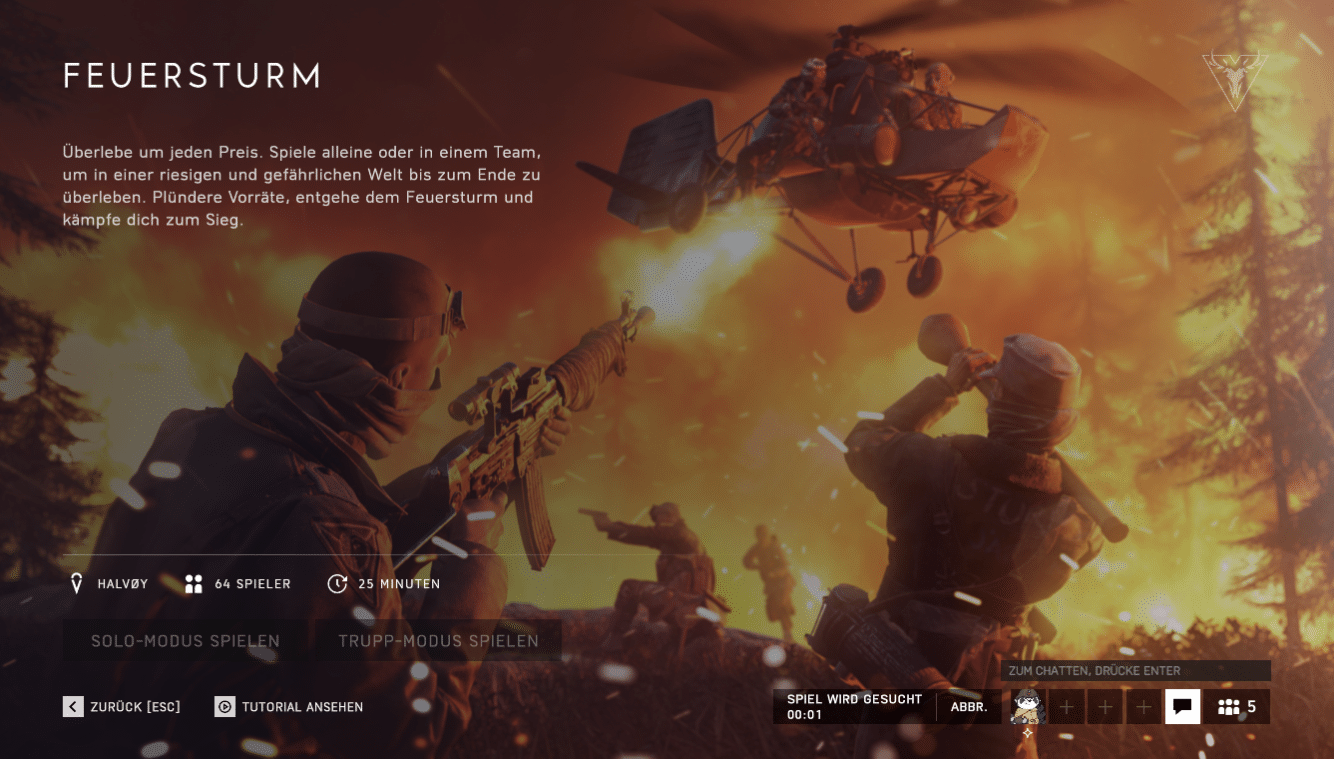
Task: Select your player avatar in squad bar
Action: tap(1027, 707)
